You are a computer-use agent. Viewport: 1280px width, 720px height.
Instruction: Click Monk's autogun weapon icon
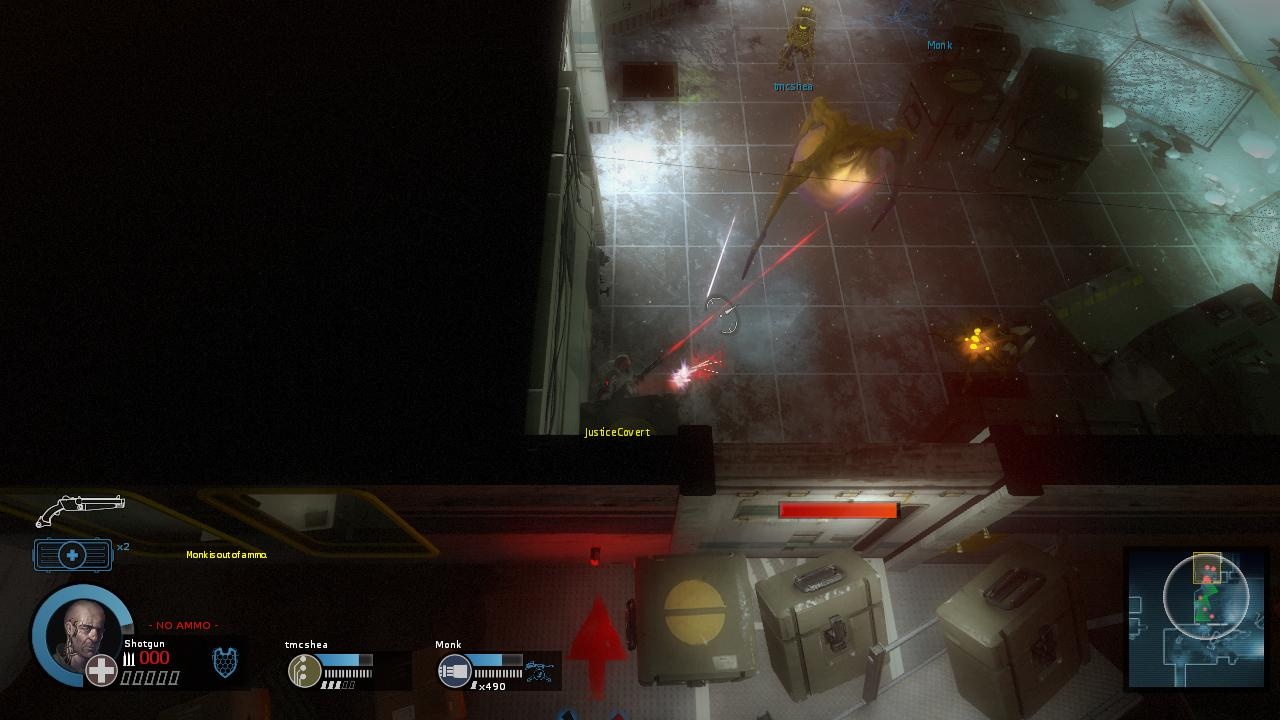(x=453, y=670)
